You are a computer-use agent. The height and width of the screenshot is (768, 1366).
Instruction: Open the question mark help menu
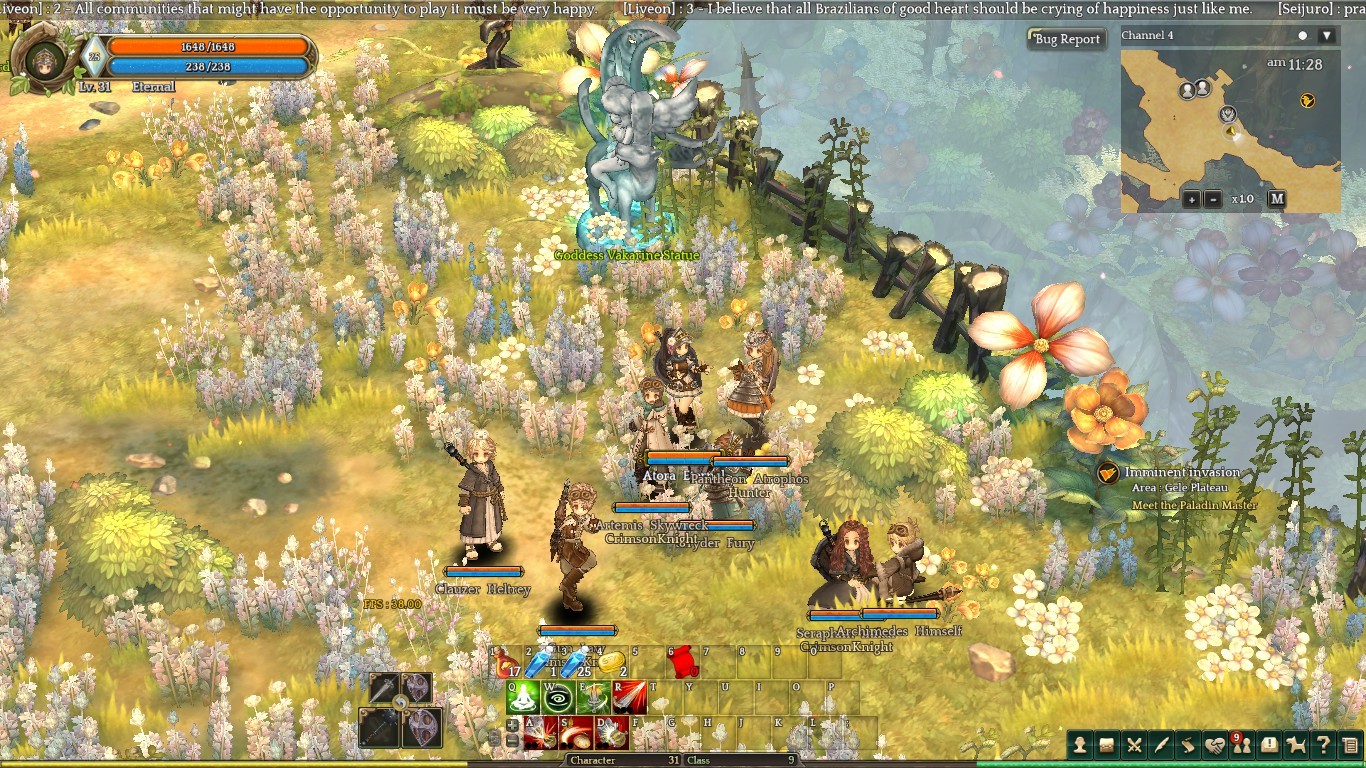[x=1323, y=744]
